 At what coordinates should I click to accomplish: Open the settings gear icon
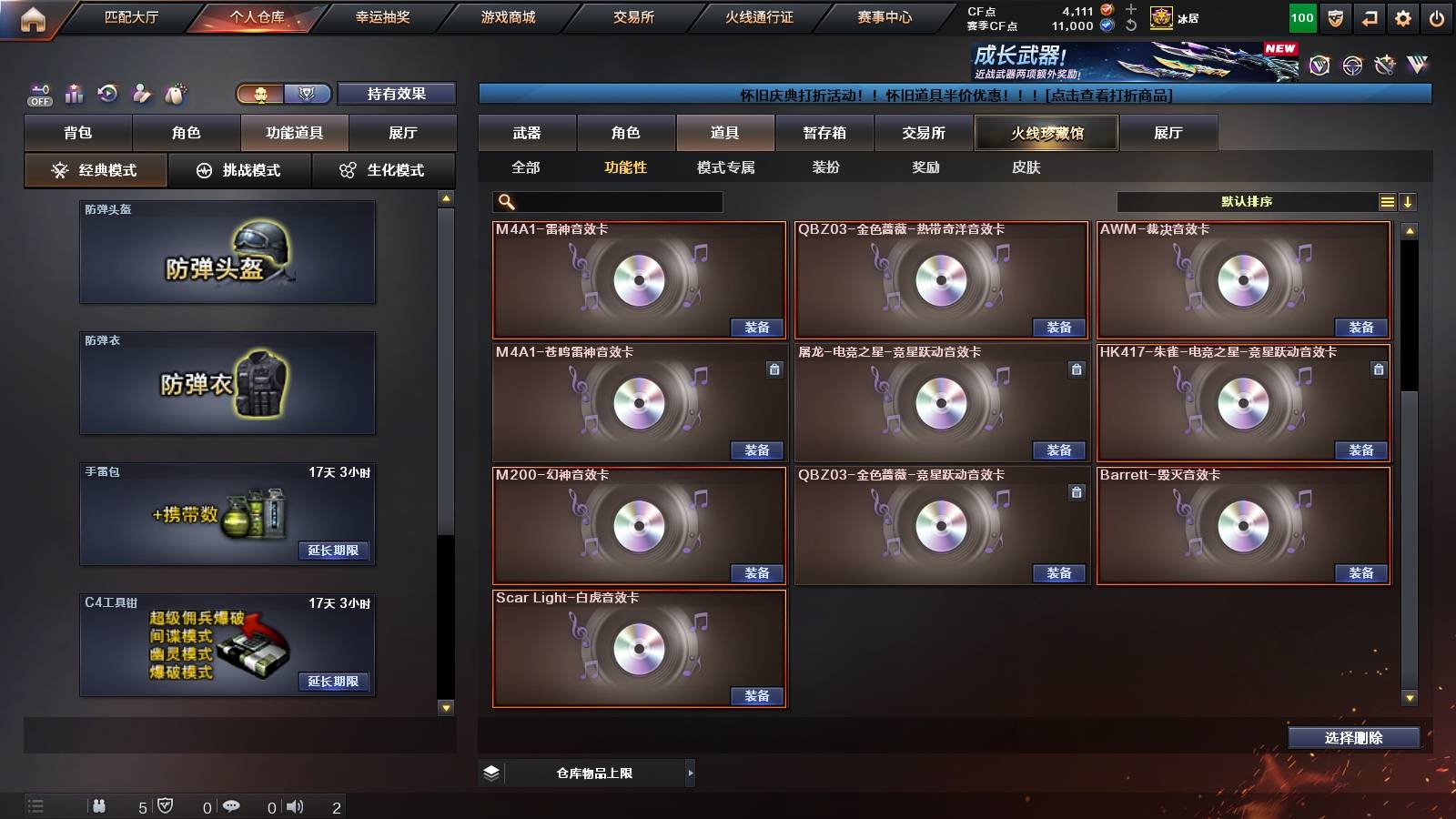(1402, 17)
